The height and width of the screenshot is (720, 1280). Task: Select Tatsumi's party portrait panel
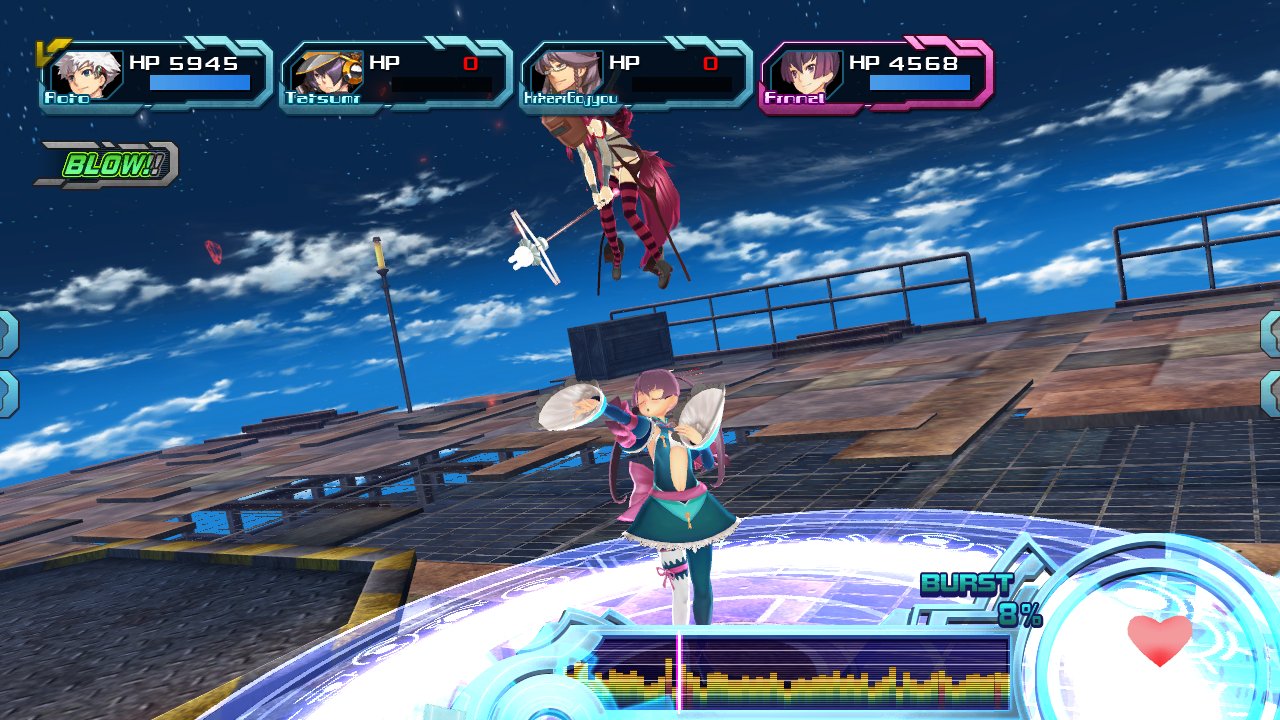pyautogui.click(x=396, y=76)
